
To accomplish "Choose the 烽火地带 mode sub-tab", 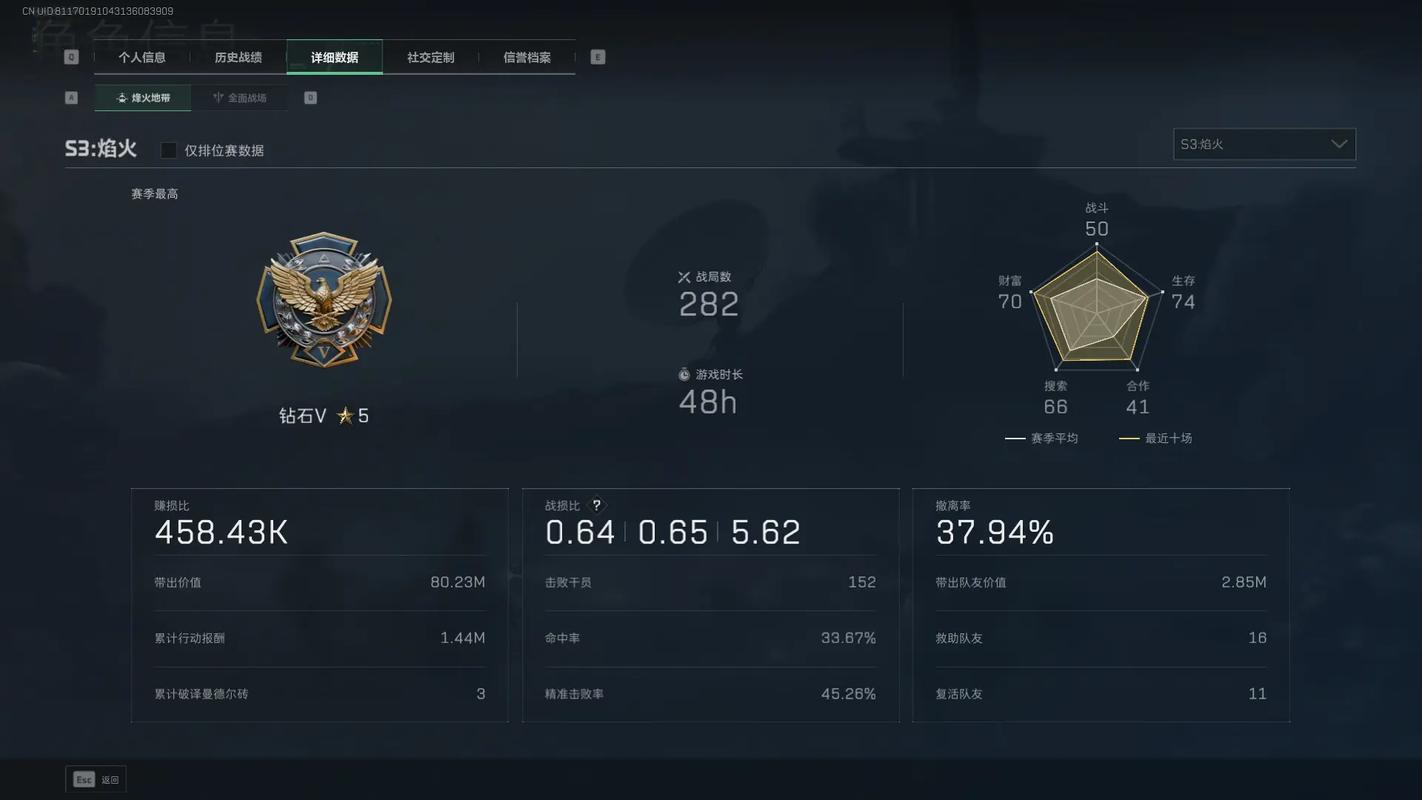I will (143, 98).
